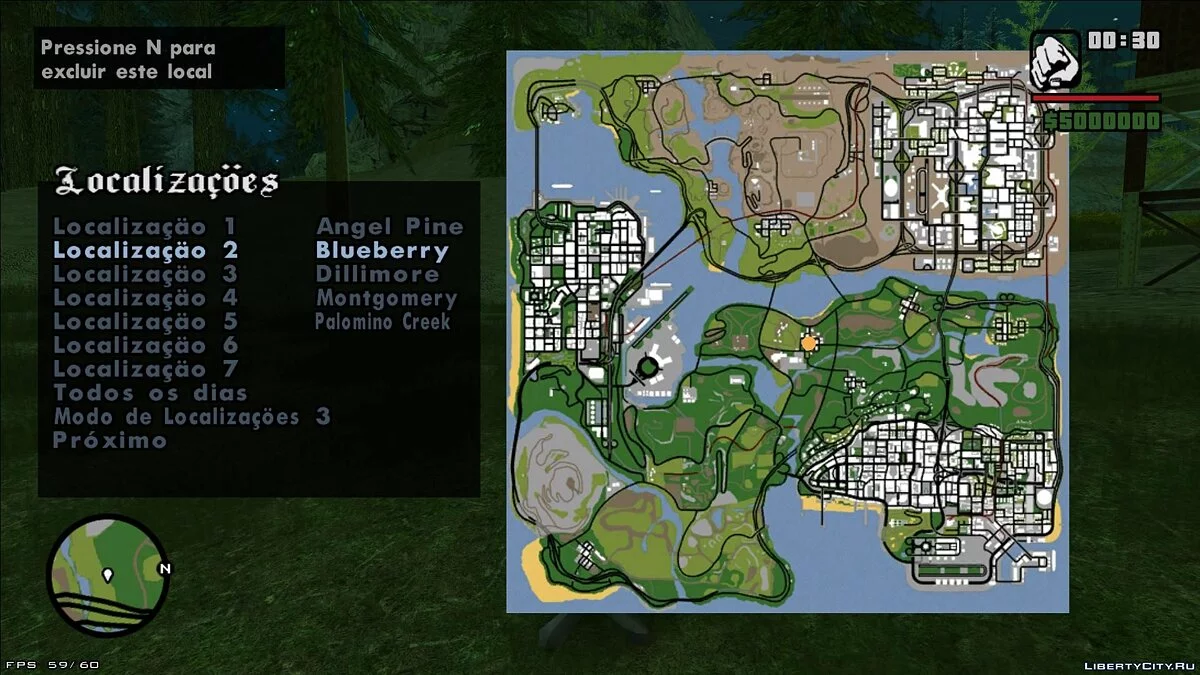The width and height of the screenshot is (1200, 675).
Task: Toggle the Todos os dias option
Action: click(x=150, y=393)
